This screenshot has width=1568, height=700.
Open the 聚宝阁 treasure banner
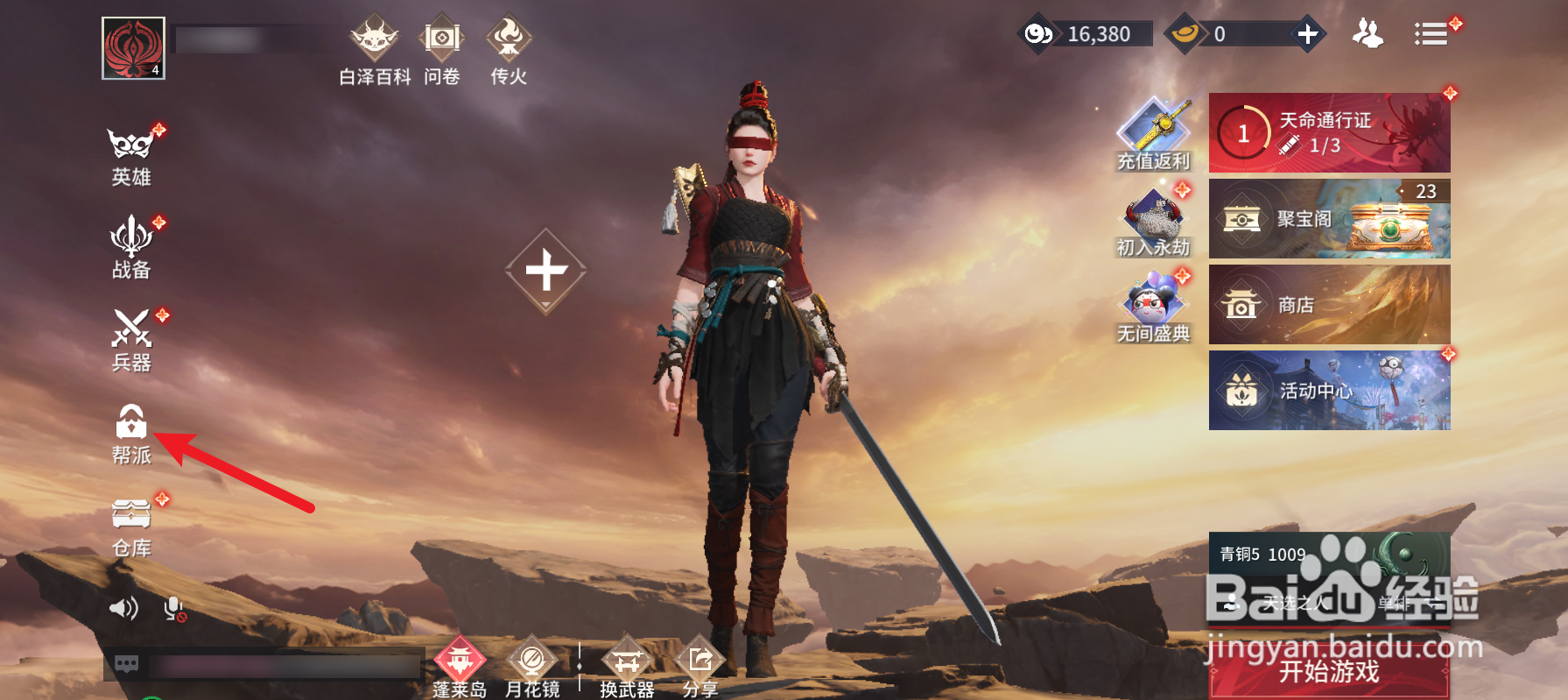(1329, 219)
